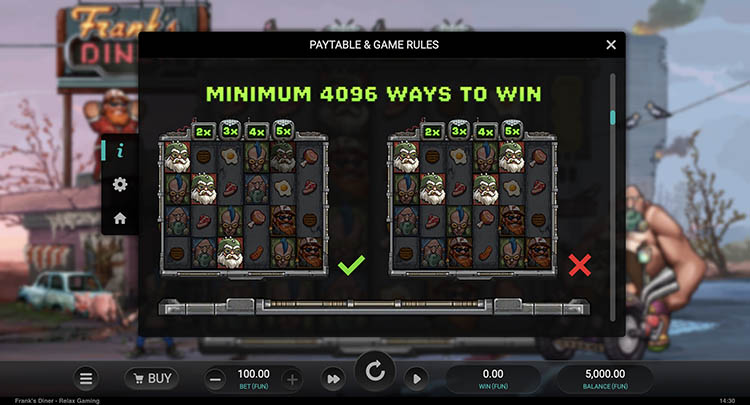750x405 pixels.
Task: Select the info tab with the 'i' icon
Action: [x=120, y=151]
